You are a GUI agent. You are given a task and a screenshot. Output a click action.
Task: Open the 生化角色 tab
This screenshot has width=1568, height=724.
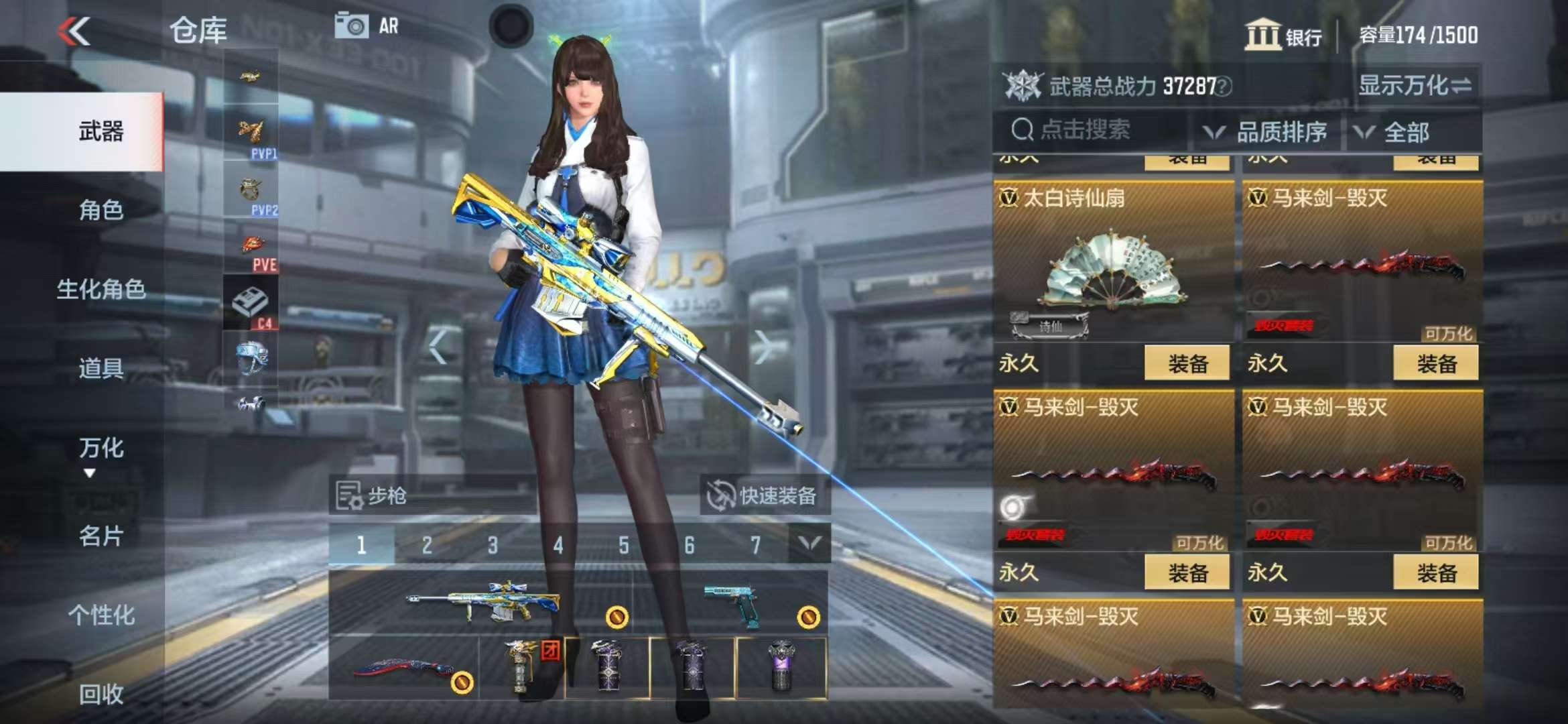[x=101, y=290]
